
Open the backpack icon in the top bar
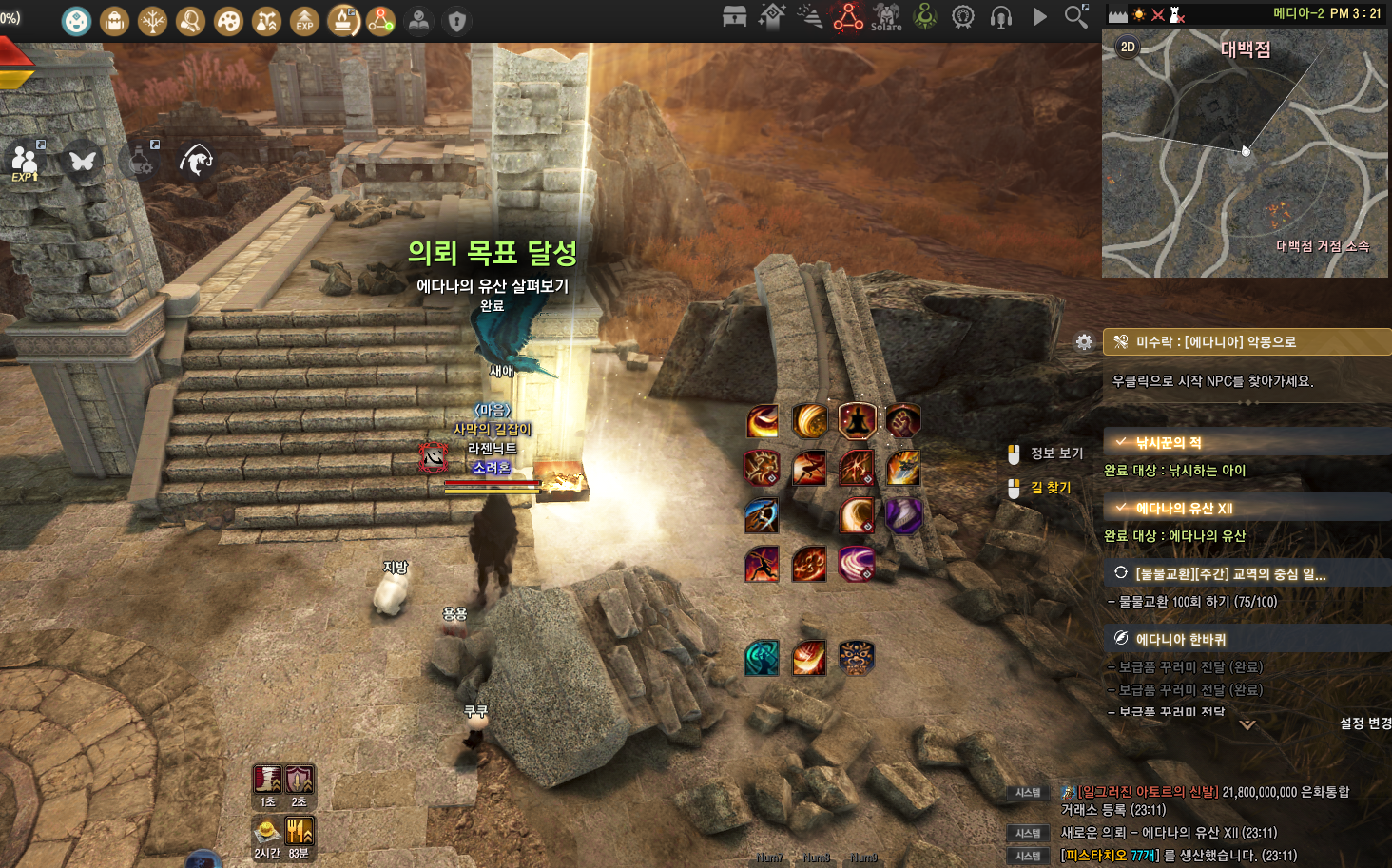click(115, 21)
